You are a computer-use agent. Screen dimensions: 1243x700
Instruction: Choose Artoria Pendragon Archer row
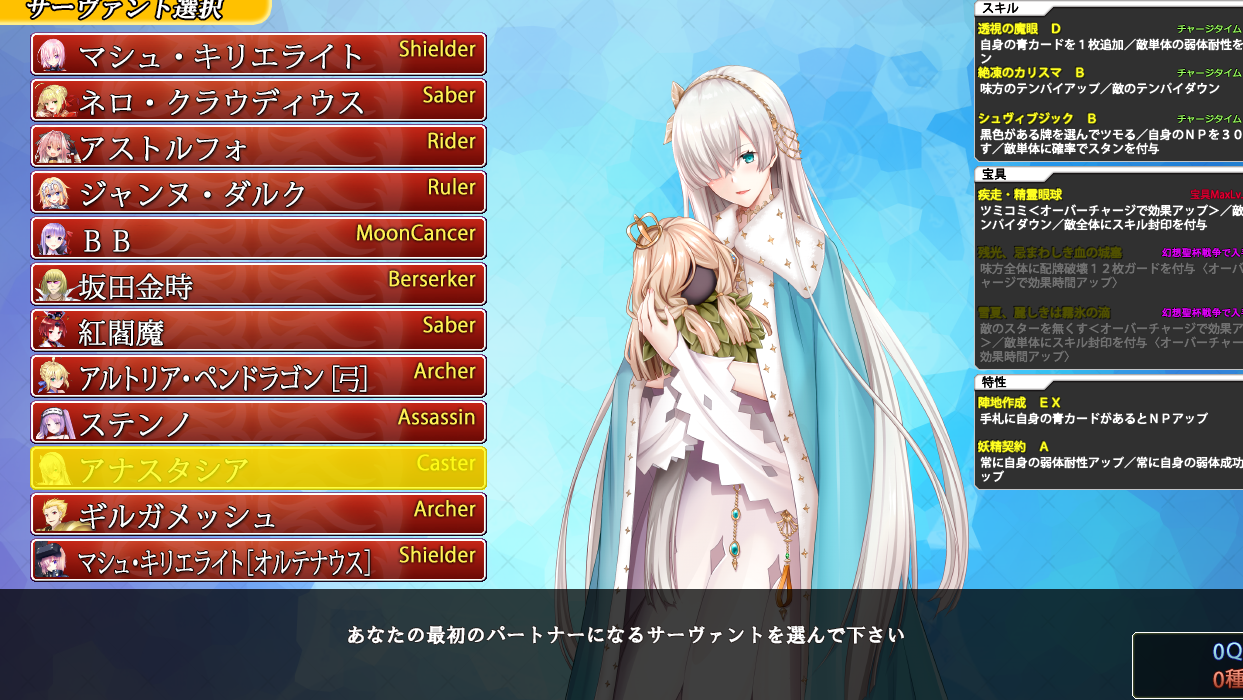pyautogui.click(x=258, y=376)
